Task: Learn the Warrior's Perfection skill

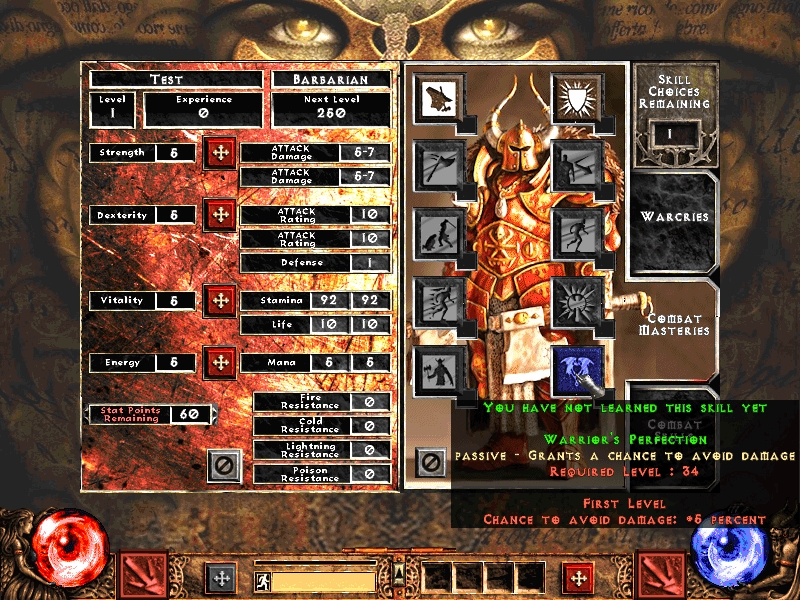Action: (577, 367)
